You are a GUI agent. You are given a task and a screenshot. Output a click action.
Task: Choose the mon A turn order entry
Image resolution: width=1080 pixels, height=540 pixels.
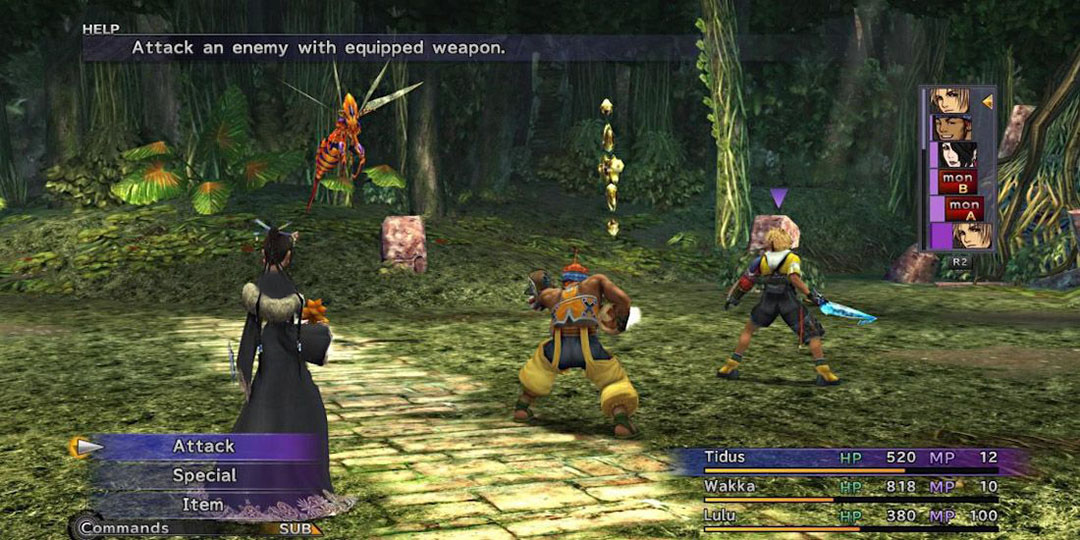[964, 208]
